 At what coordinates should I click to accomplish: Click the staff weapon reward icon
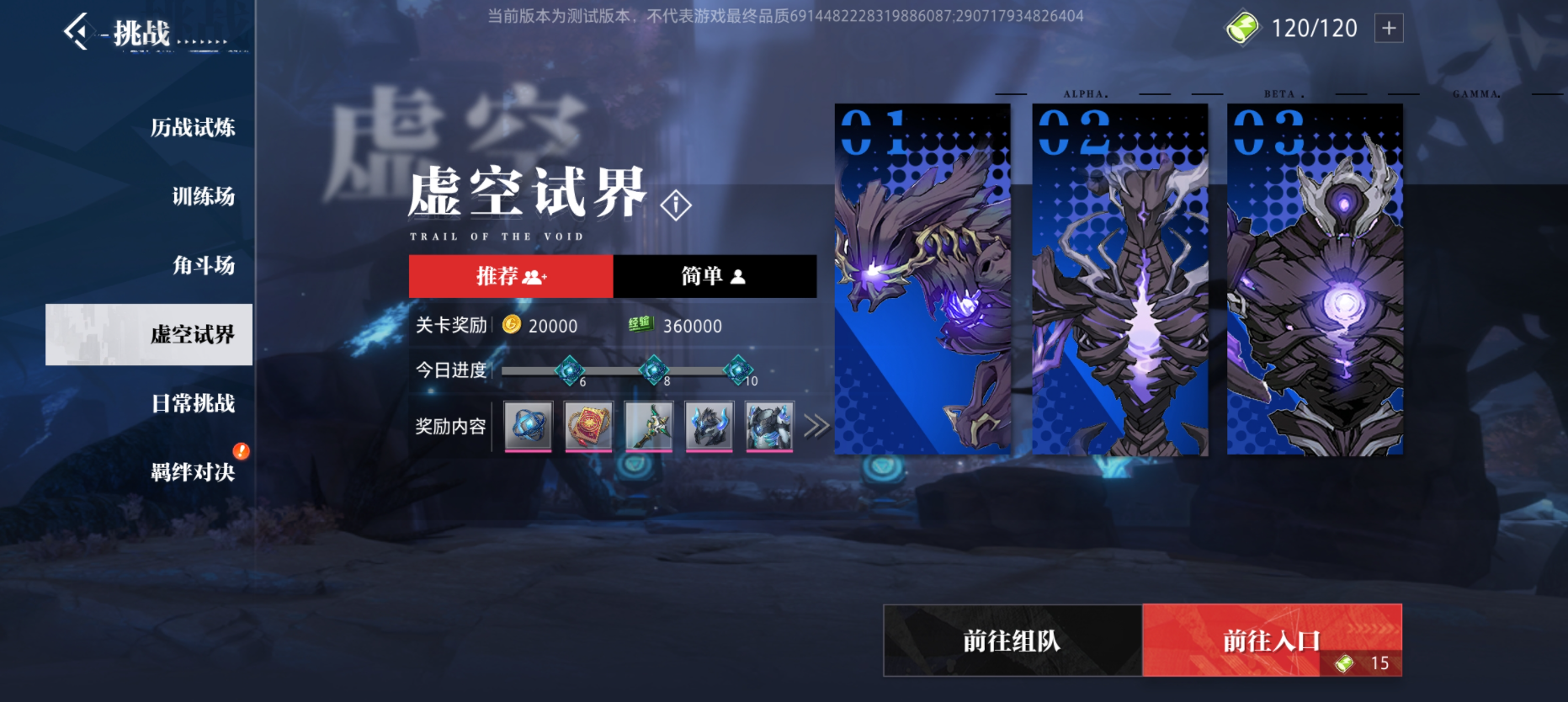pyautogui.click(x=648, y=427)
